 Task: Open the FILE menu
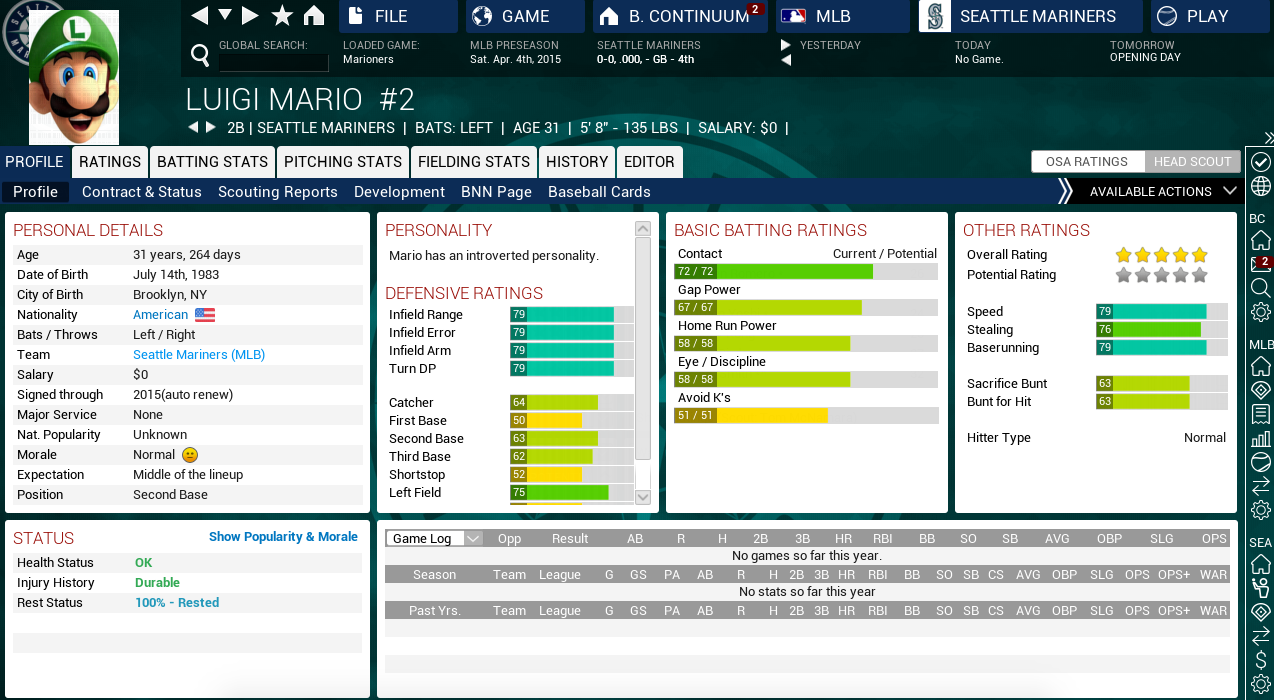[397, 16]
